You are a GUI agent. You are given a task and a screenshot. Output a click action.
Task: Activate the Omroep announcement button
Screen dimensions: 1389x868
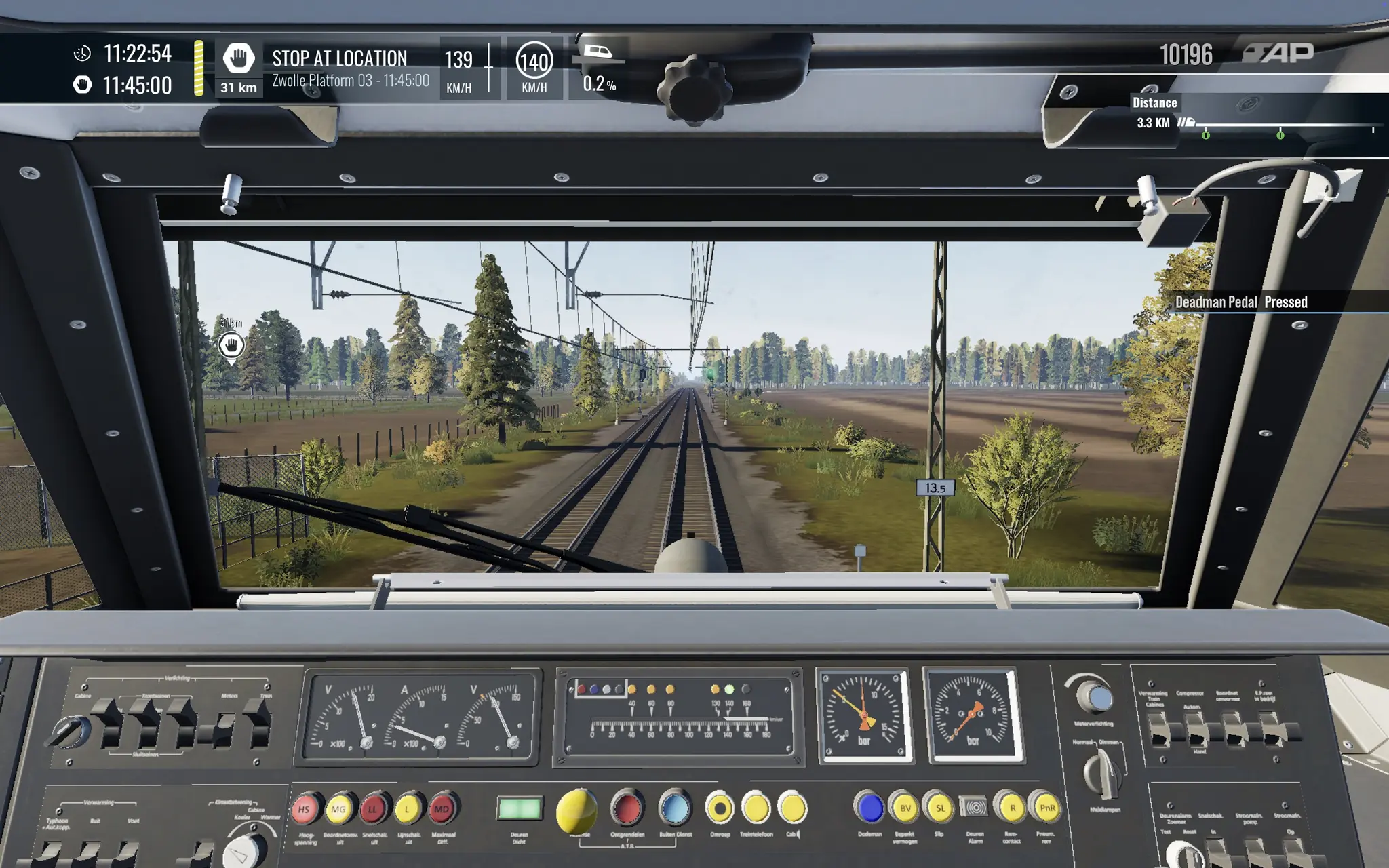(x=720, y=808)
